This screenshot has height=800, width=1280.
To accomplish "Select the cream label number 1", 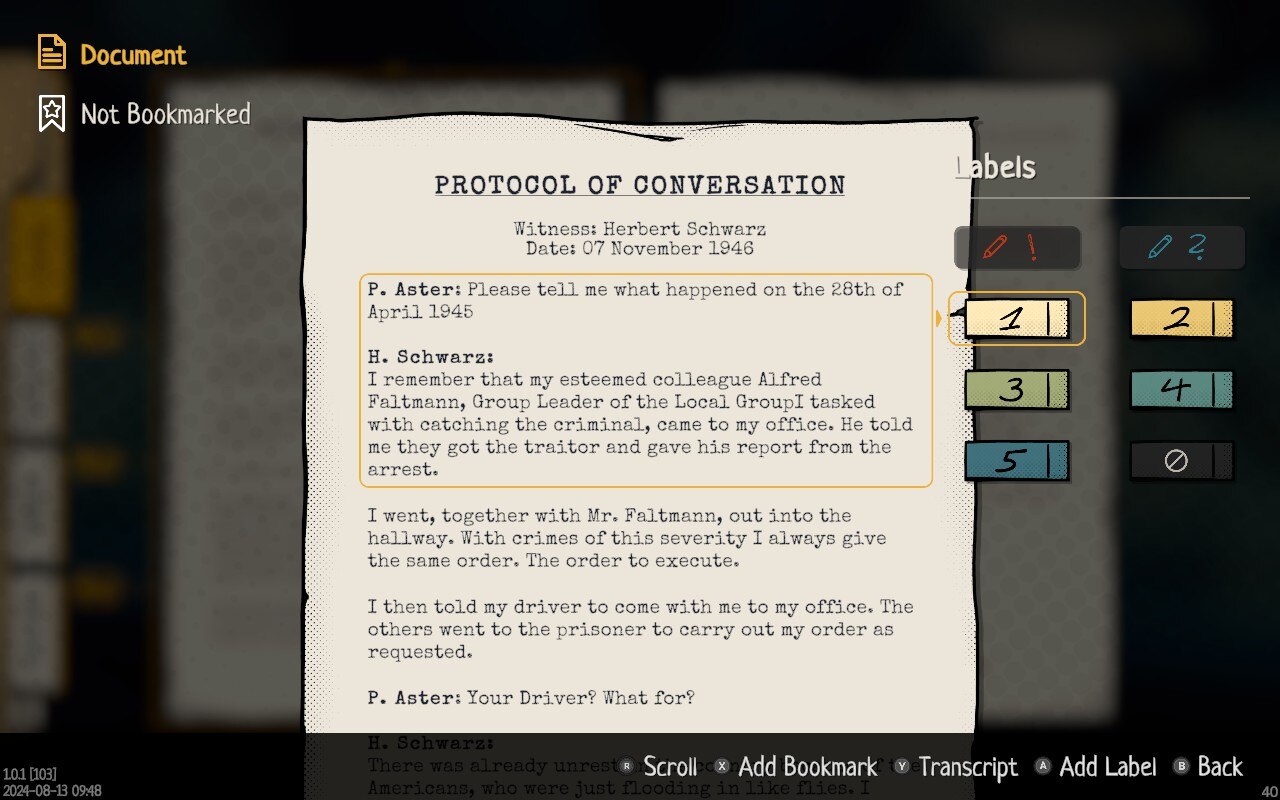I will coord(1016,319).
